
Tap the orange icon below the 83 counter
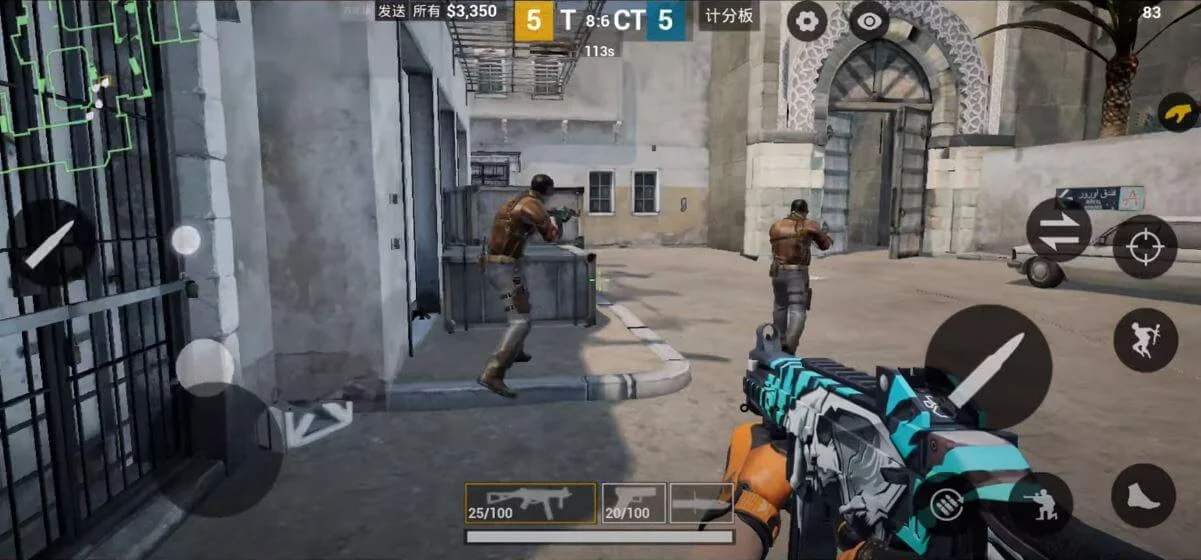pyautogui.click(x=1177, y=112)
